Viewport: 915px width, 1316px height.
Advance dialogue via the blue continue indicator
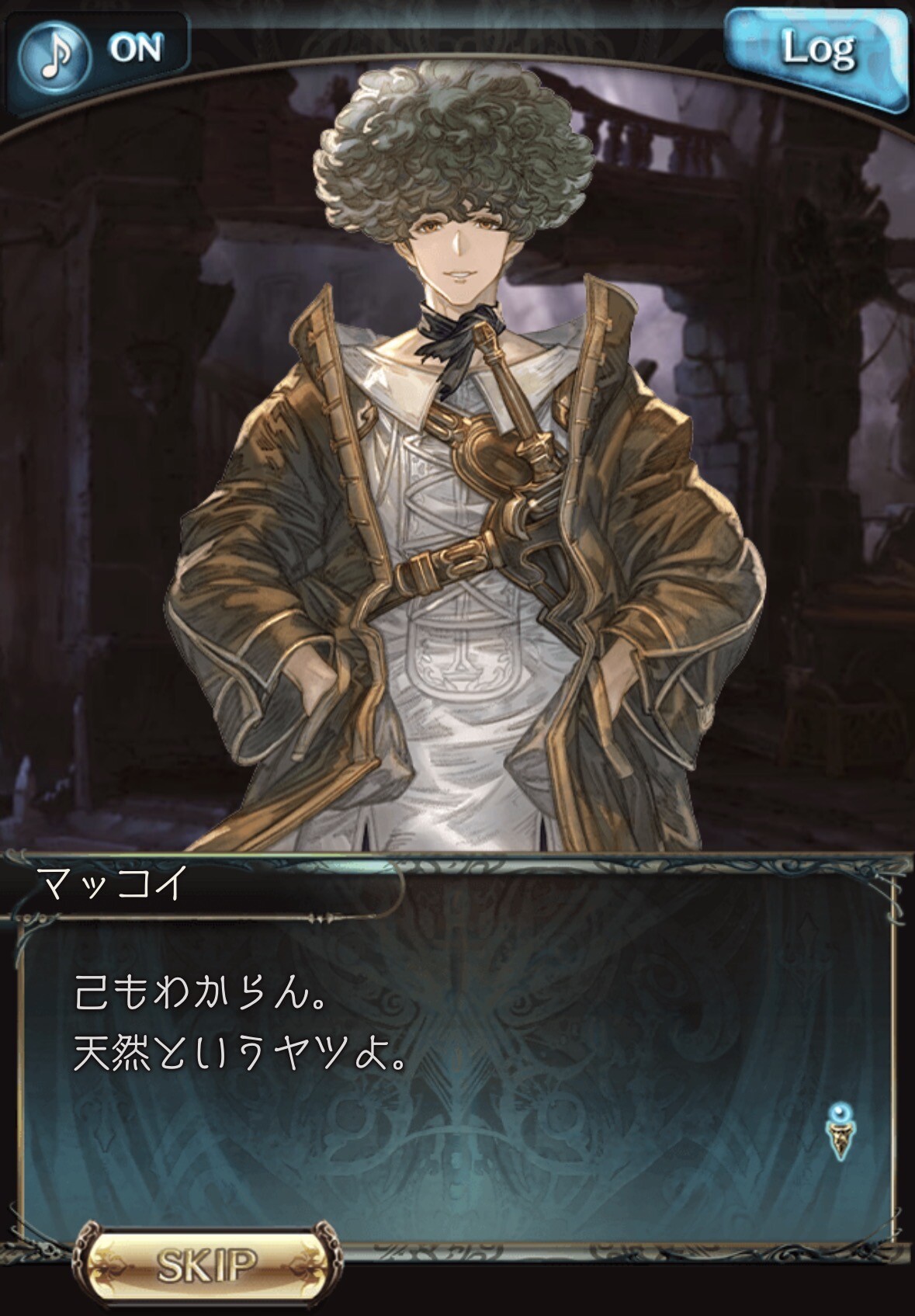pos(837,1131)
